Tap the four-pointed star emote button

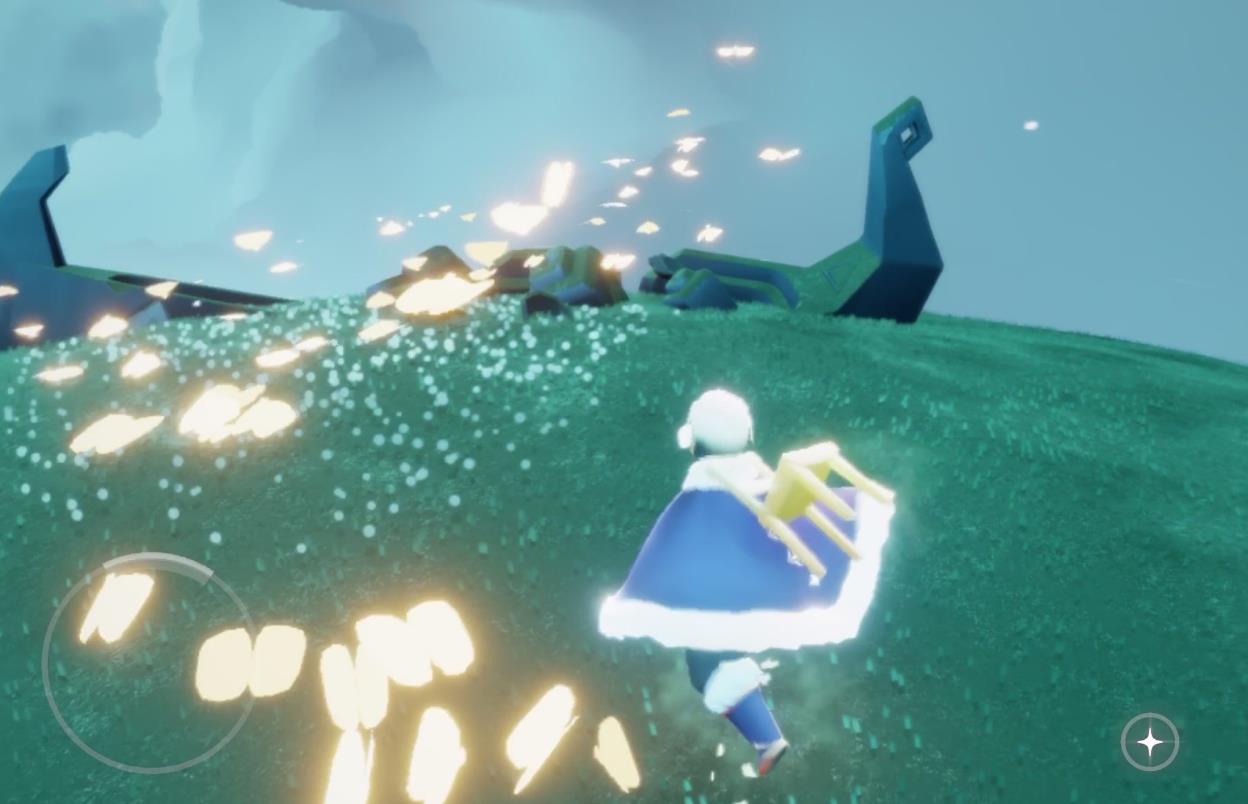pyautogui.click(x=1150, y=742)
